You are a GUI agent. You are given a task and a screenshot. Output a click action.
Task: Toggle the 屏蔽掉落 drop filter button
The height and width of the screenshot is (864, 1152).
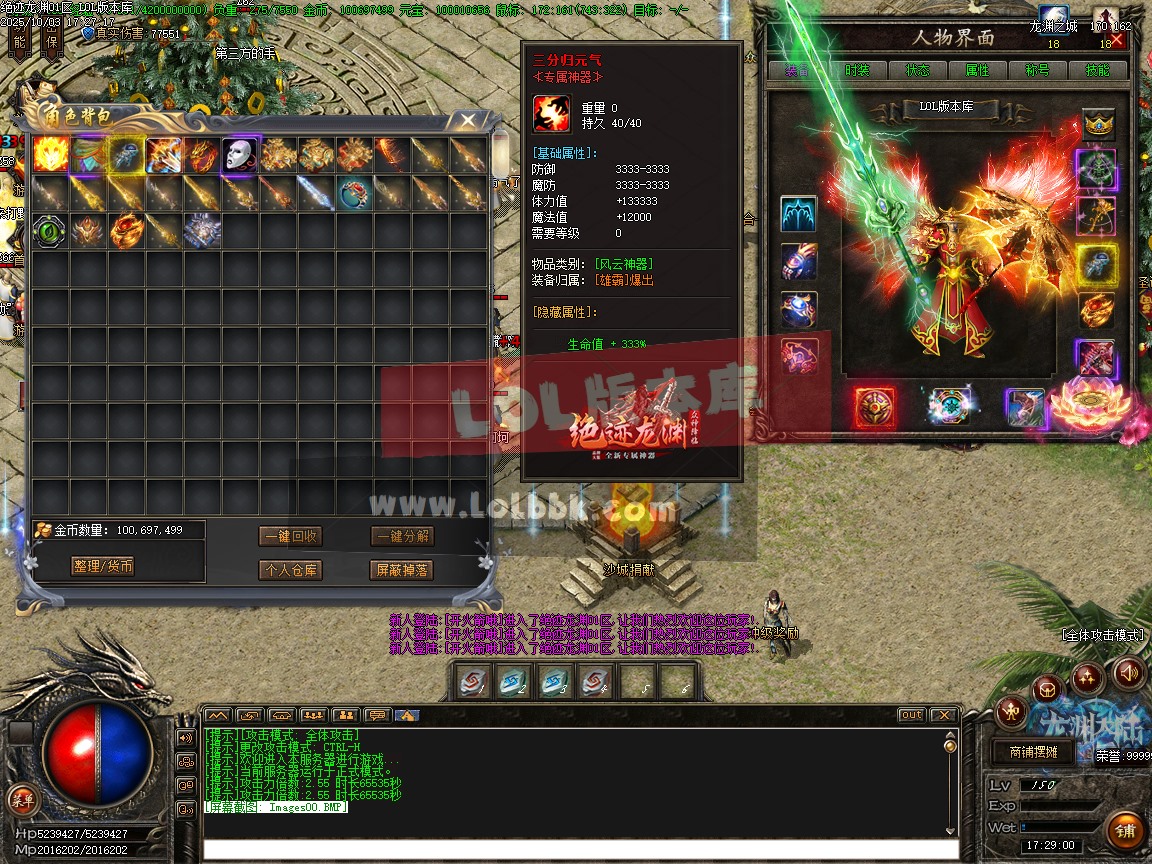point(401,570)
